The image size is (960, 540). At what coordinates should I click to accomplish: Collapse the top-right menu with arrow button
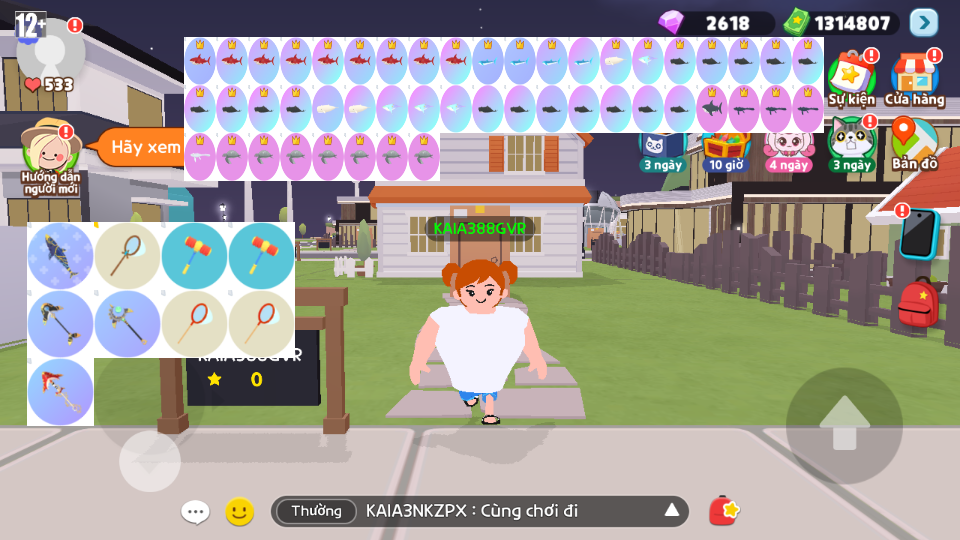click(x=924, y=22)
